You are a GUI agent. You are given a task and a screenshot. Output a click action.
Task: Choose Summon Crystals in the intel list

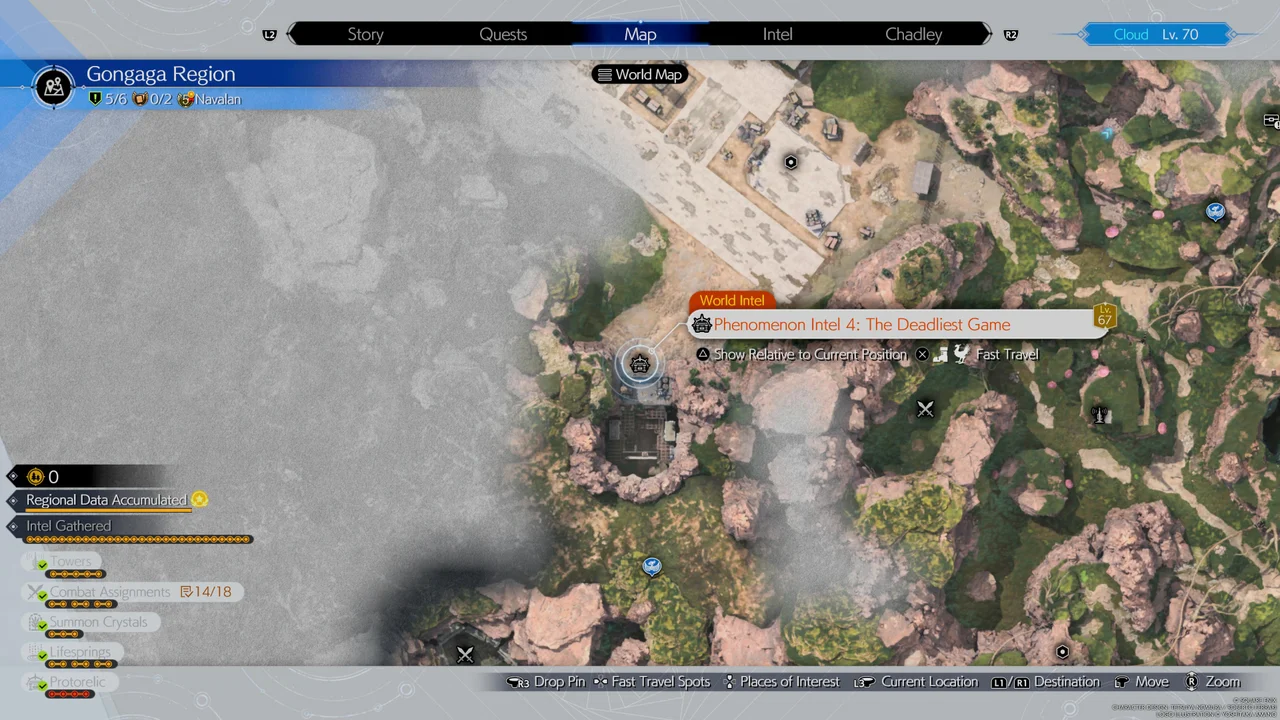pyautogui.click(x=98, y=622)
